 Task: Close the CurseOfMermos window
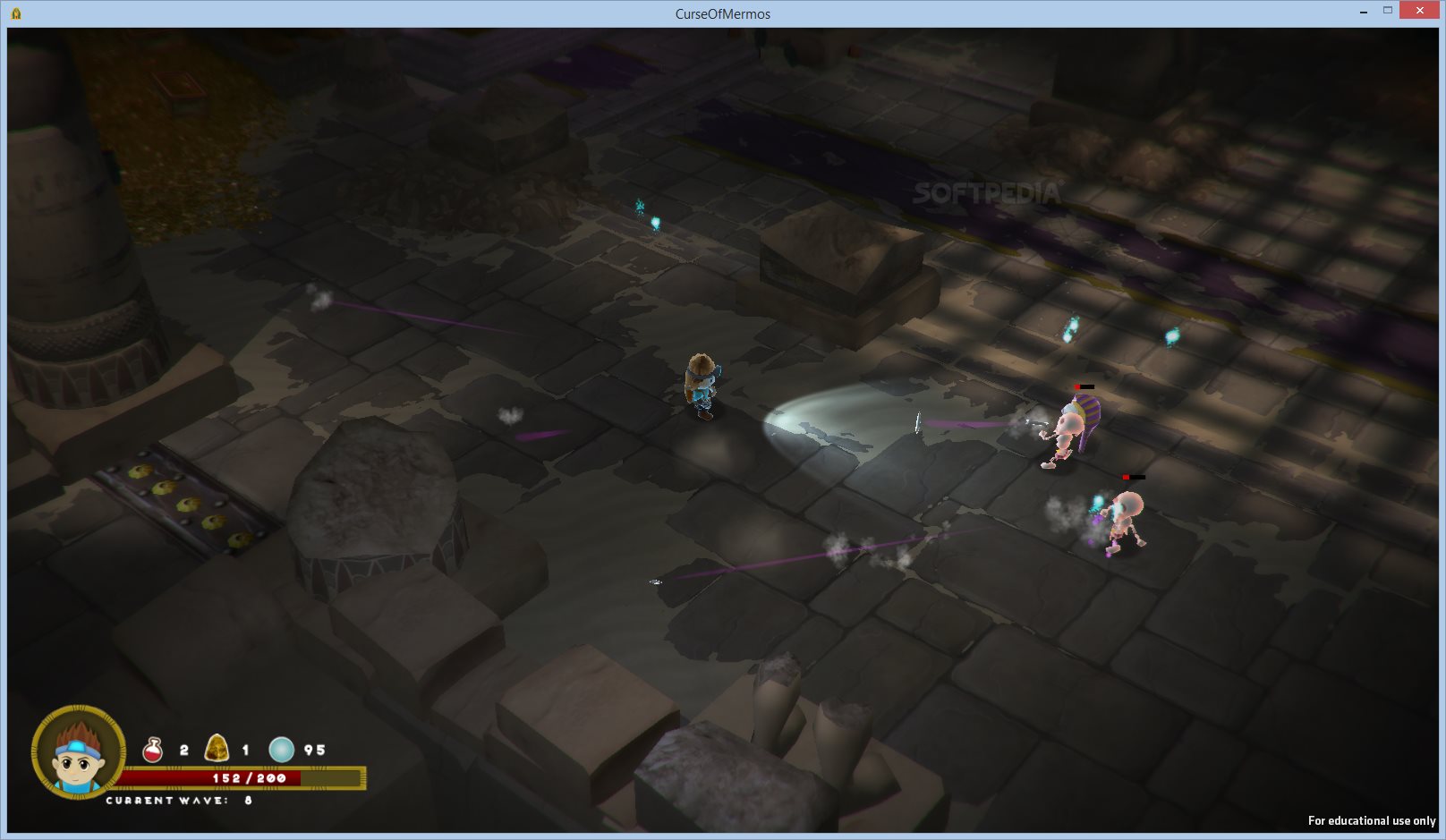1419,11
